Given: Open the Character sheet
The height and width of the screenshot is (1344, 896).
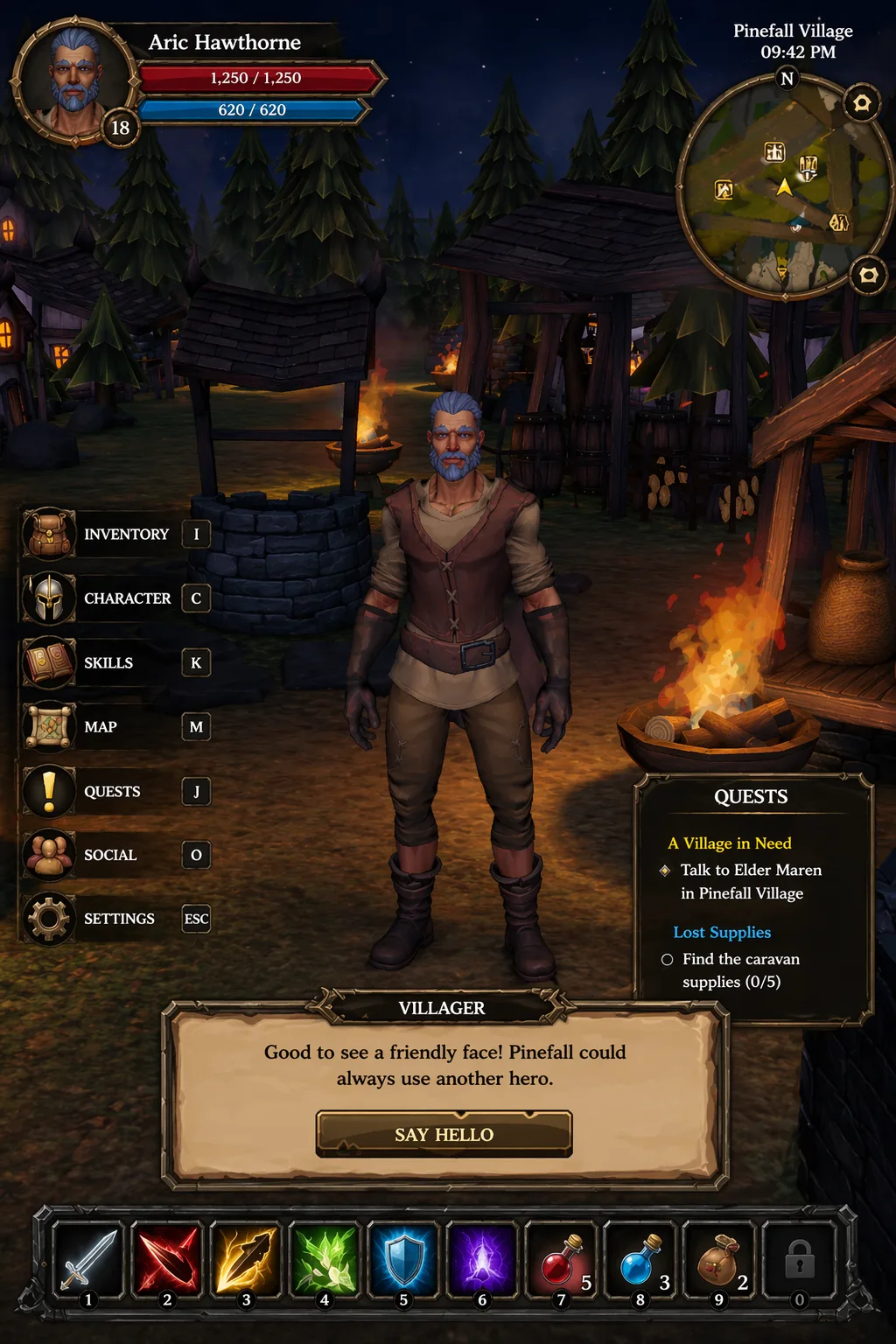Looking at the screenshot, I should point(115,598).
